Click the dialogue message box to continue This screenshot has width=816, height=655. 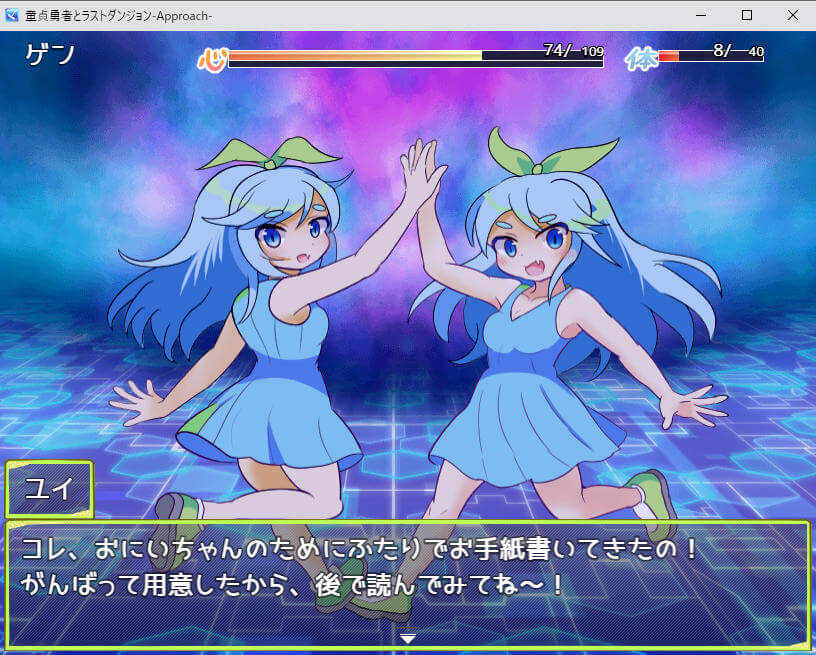pyautogui.click(x=408, y=580)
